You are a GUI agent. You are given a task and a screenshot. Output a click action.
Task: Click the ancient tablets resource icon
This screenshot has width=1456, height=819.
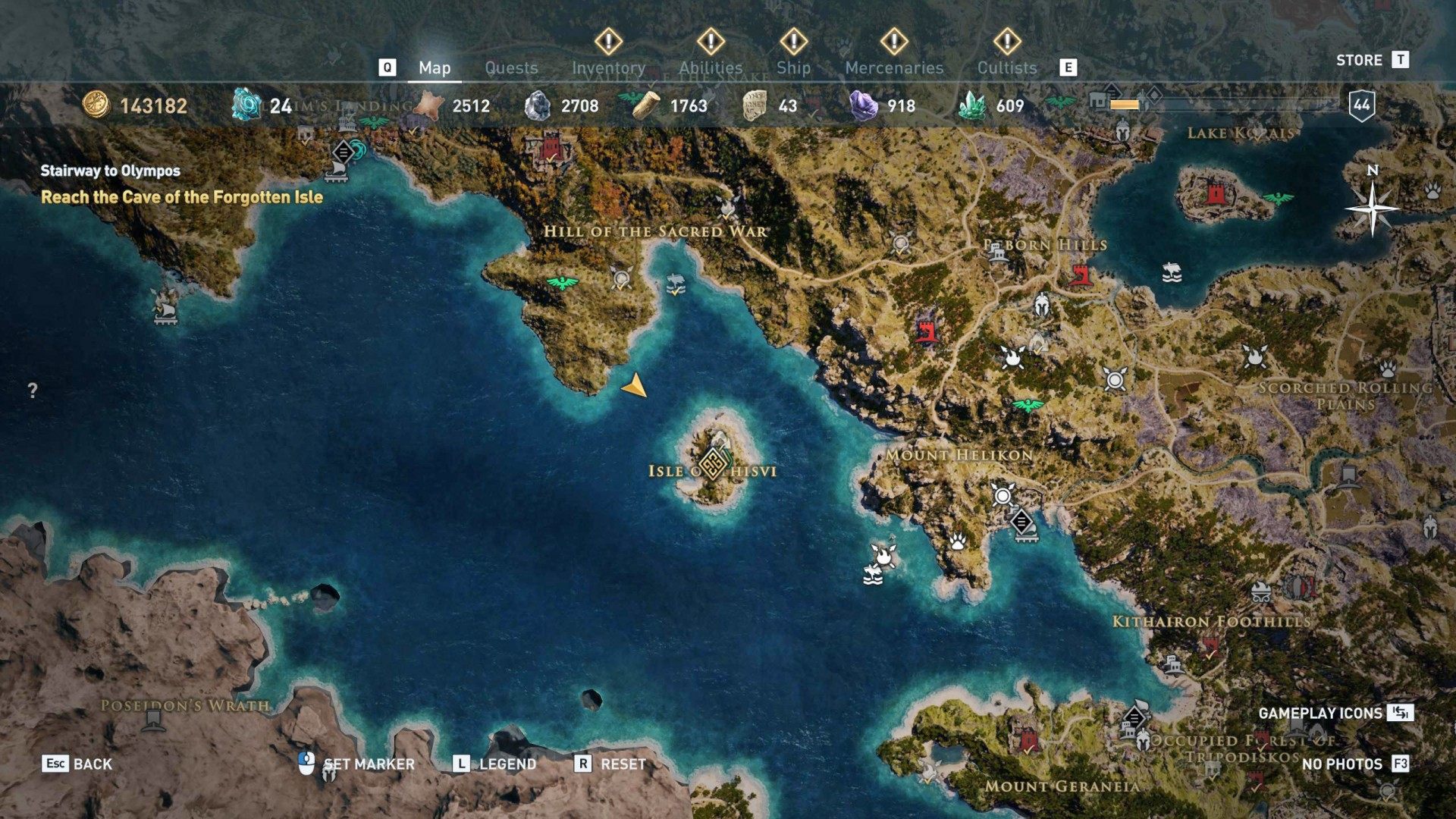tap(755, 105)
